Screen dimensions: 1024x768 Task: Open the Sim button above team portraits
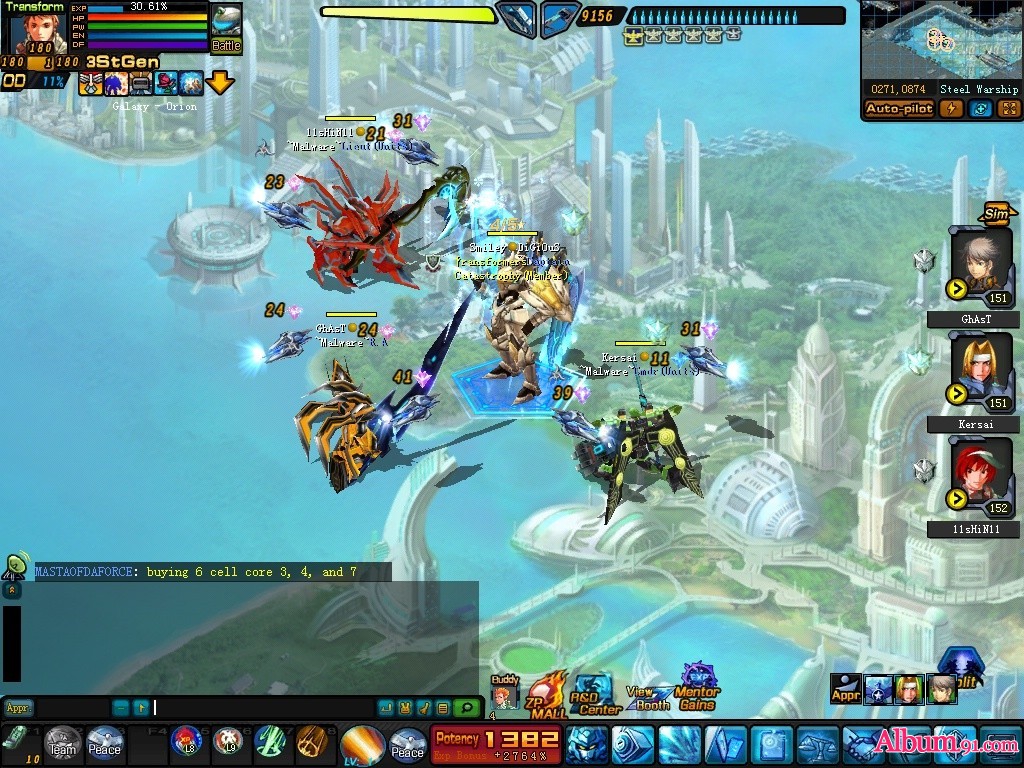(995, 213)
